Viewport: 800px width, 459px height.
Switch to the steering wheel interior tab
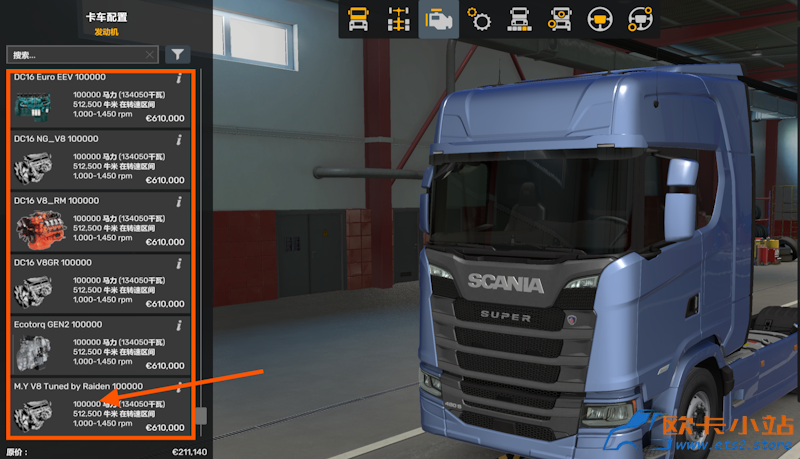point(600,19)
